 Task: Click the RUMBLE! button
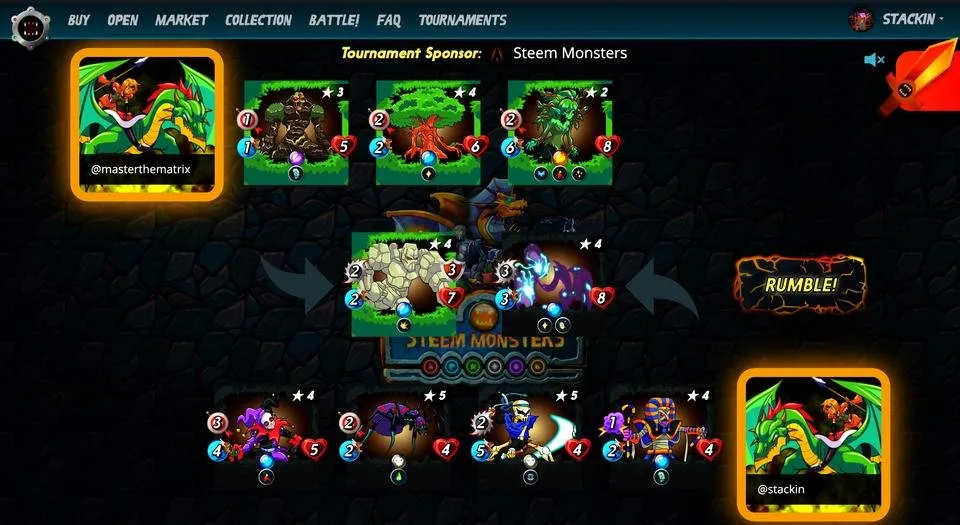tap(800, 284)
